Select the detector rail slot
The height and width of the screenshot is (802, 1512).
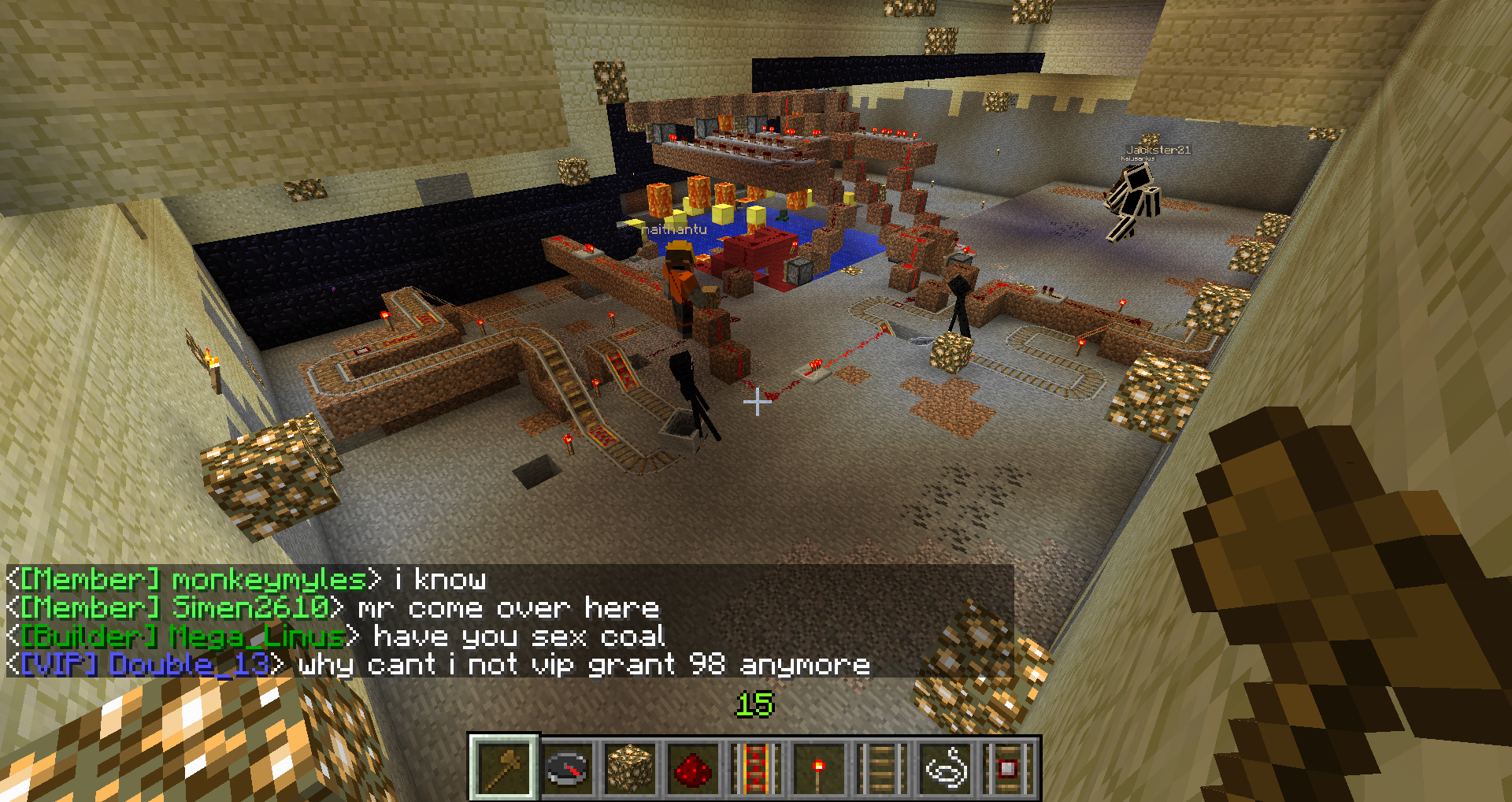click(x=1008, y=767)
